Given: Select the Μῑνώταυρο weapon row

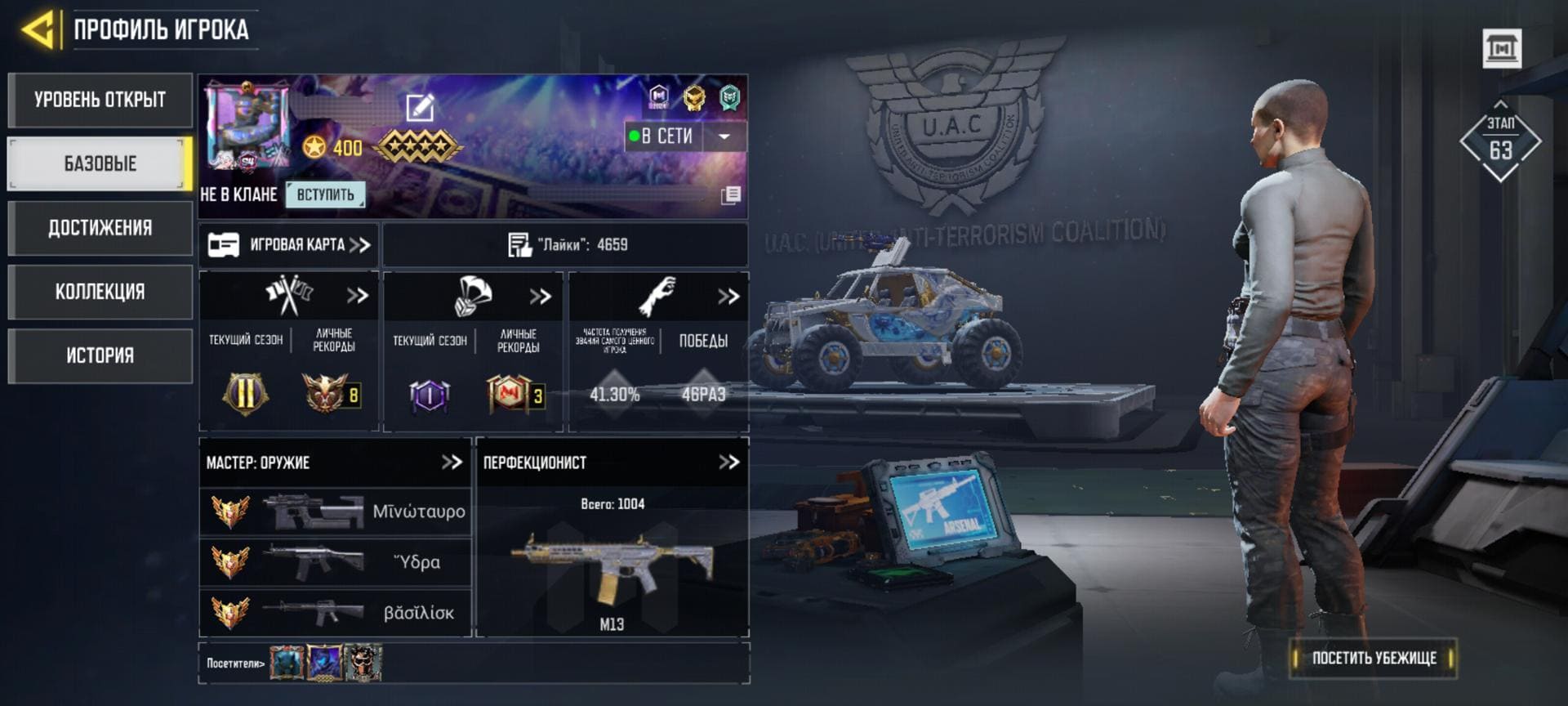Looking at the screenshot, I should point(336,512).
